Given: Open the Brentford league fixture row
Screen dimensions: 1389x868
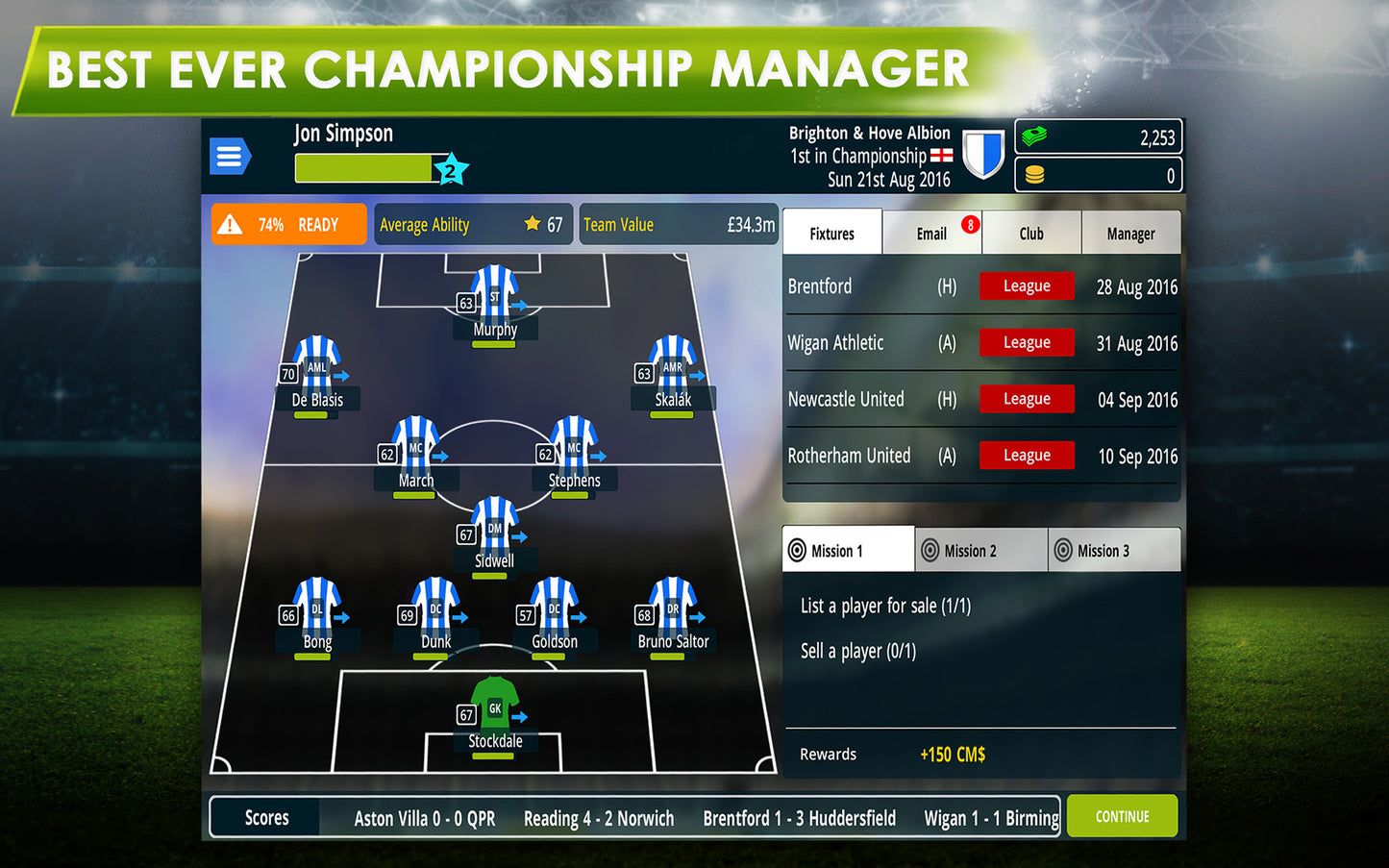Looking at the screenshot, I should [x=980, y=286].
